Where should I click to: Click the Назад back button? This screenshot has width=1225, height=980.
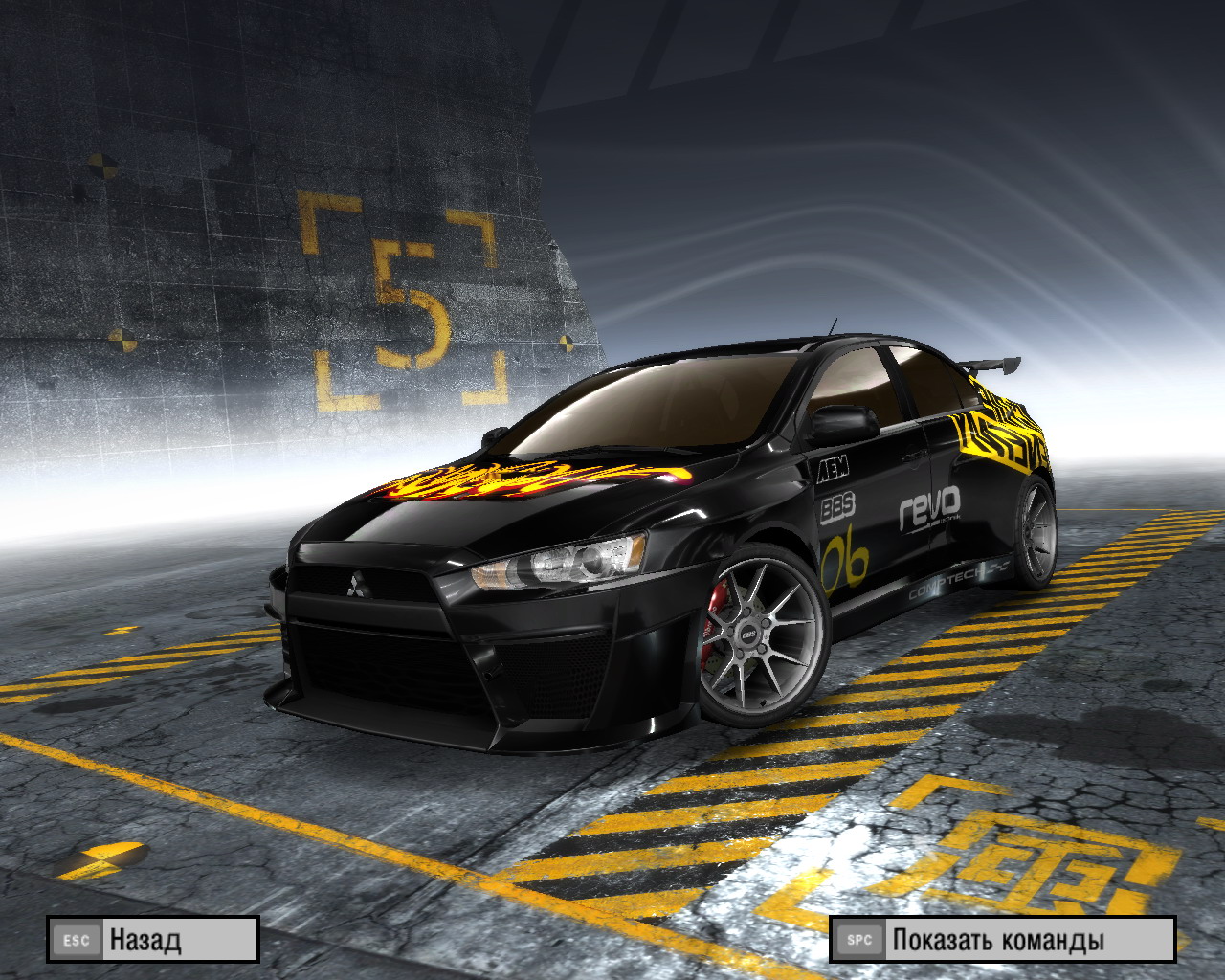pyautogui.click(x=153, y=939)
